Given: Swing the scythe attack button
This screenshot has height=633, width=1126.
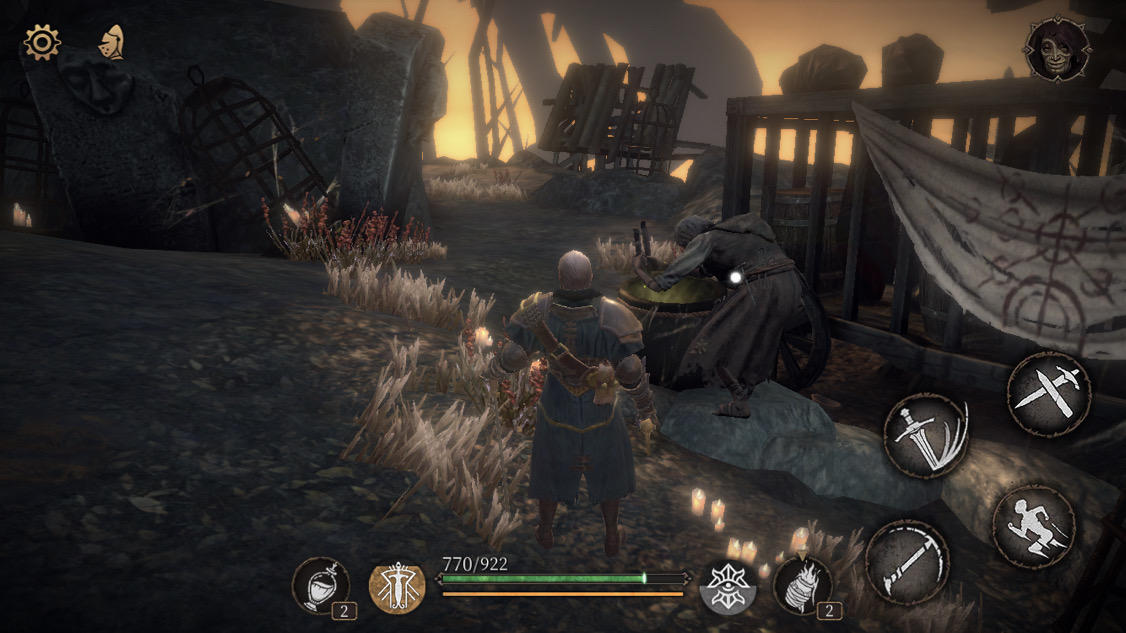Looking at the screenshot, I should tap(907, 562).
